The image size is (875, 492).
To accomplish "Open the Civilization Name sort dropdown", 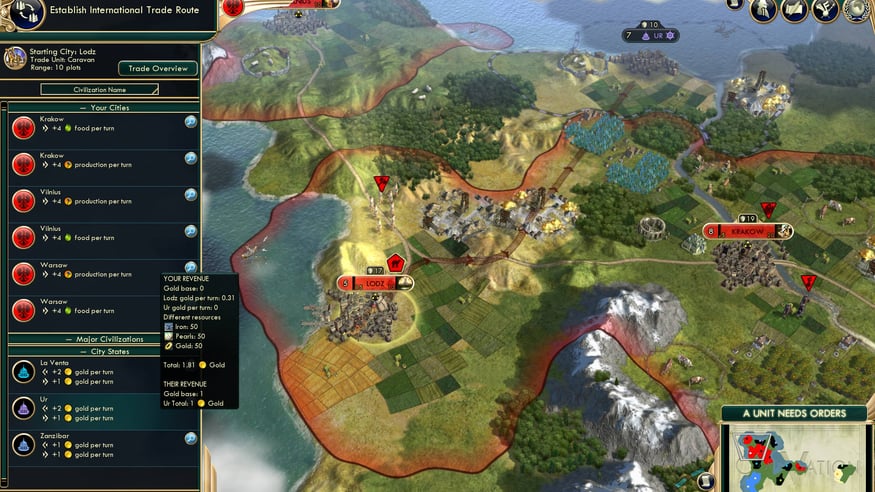I will coord(99,89).
